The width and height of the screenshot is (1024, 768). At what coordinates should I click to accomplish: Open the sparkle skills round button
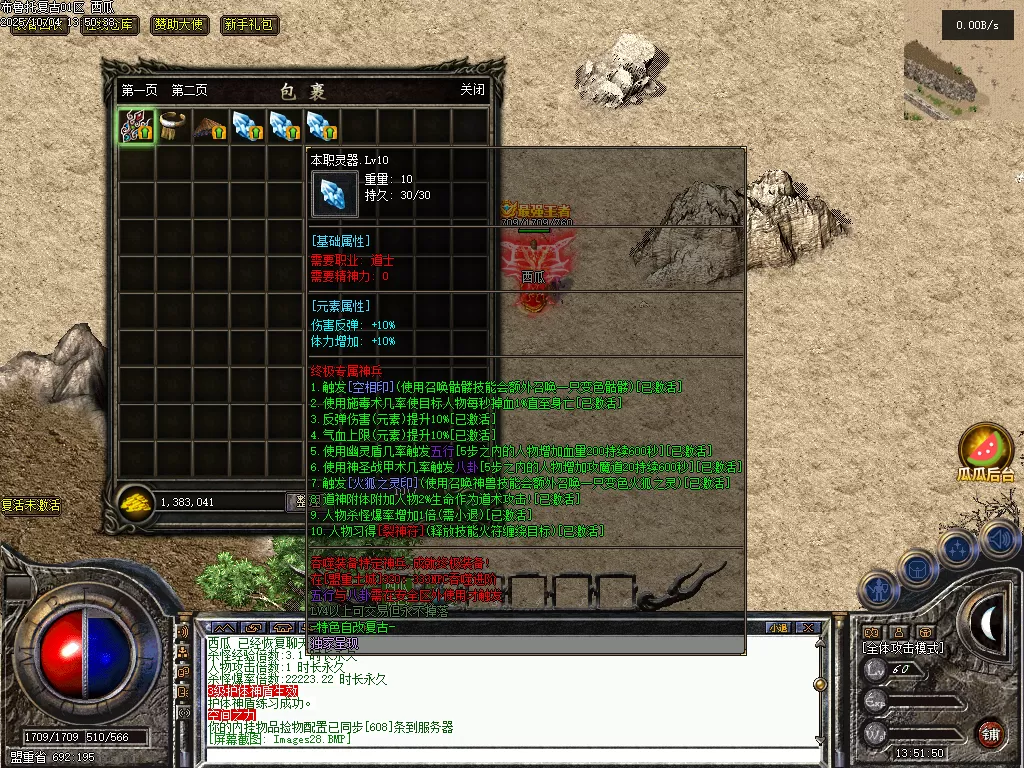coord(958,548)
